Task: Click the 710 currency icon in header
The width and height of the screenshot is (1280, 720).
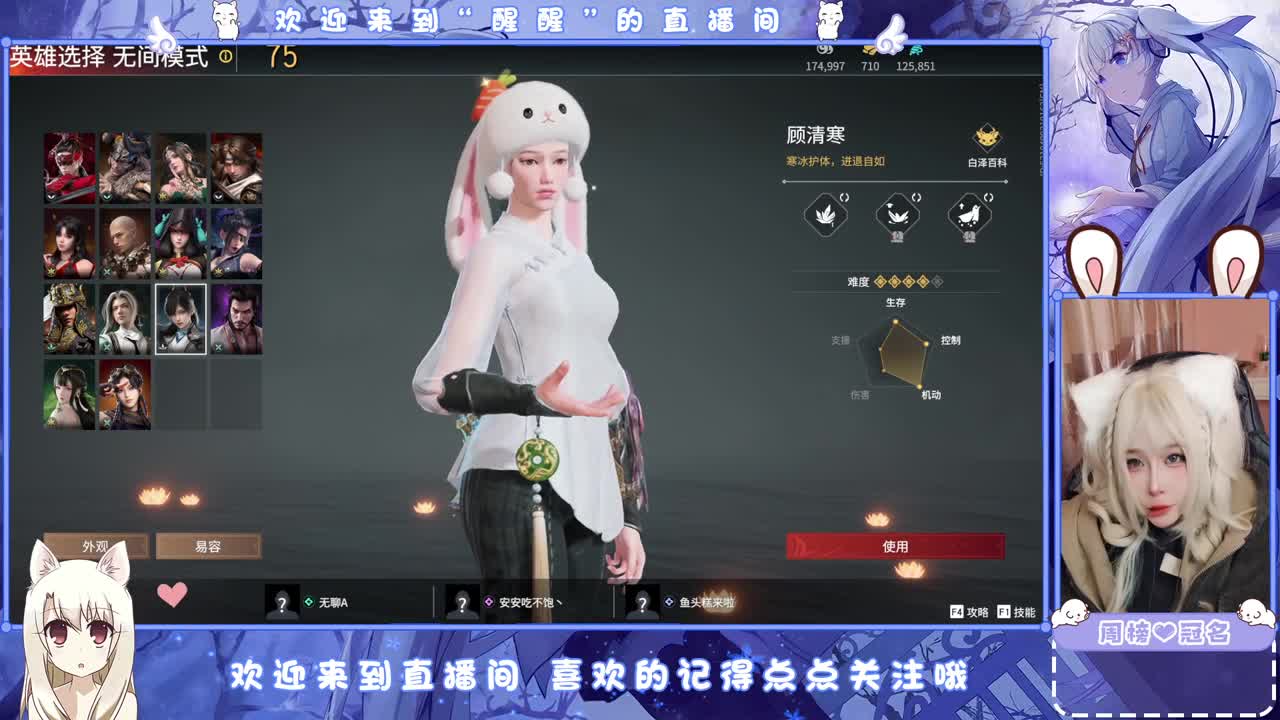Action: (869, 50)
